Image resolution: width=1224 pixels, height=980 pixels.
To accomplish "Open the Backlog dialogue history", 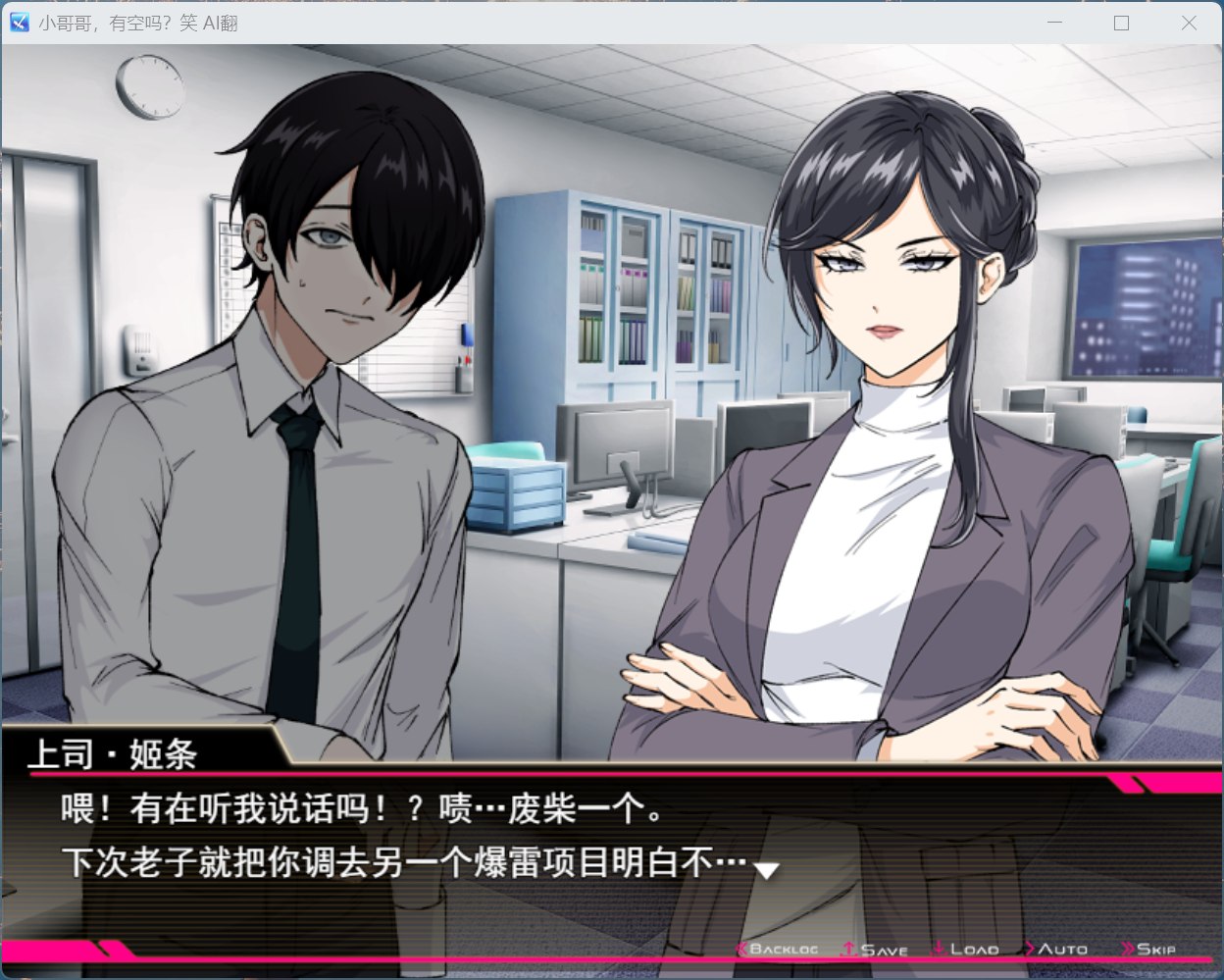I will 779,950.
